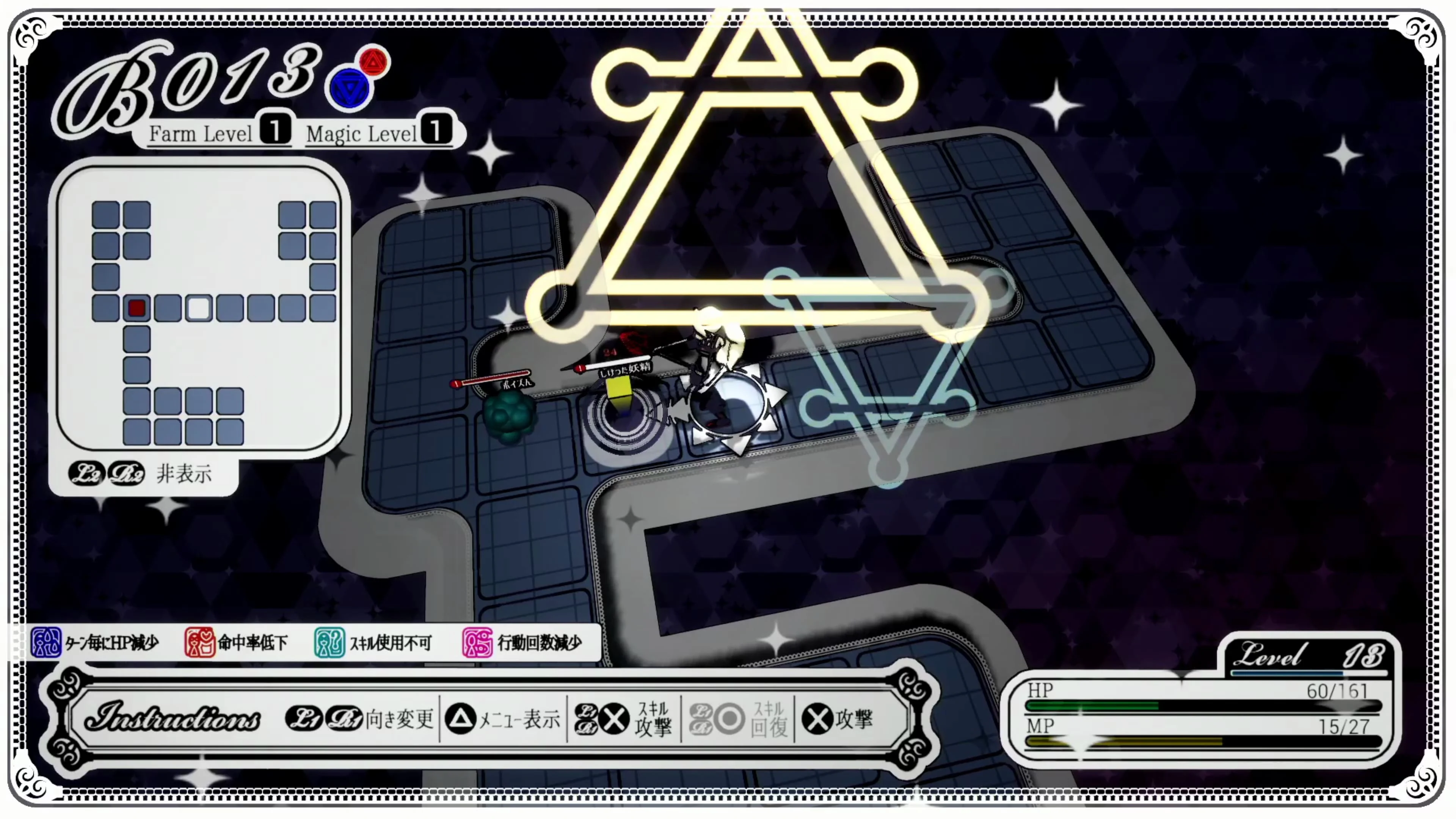Screen dimensions: 1456x819
Task: Select the red player square on the minimap
Action: (x=137, y=309)
